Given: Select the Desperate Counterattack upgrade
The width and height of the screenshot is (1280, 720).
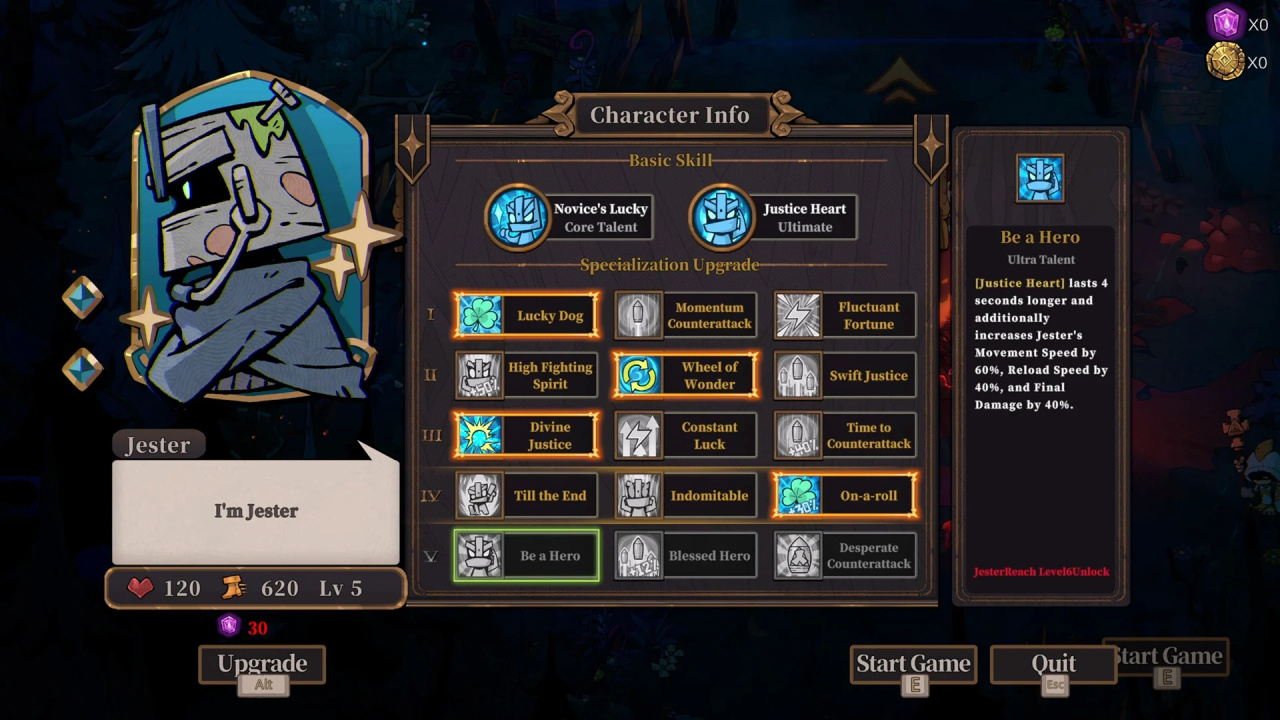Looking at the screenshot, I should (x=845, y=556).
